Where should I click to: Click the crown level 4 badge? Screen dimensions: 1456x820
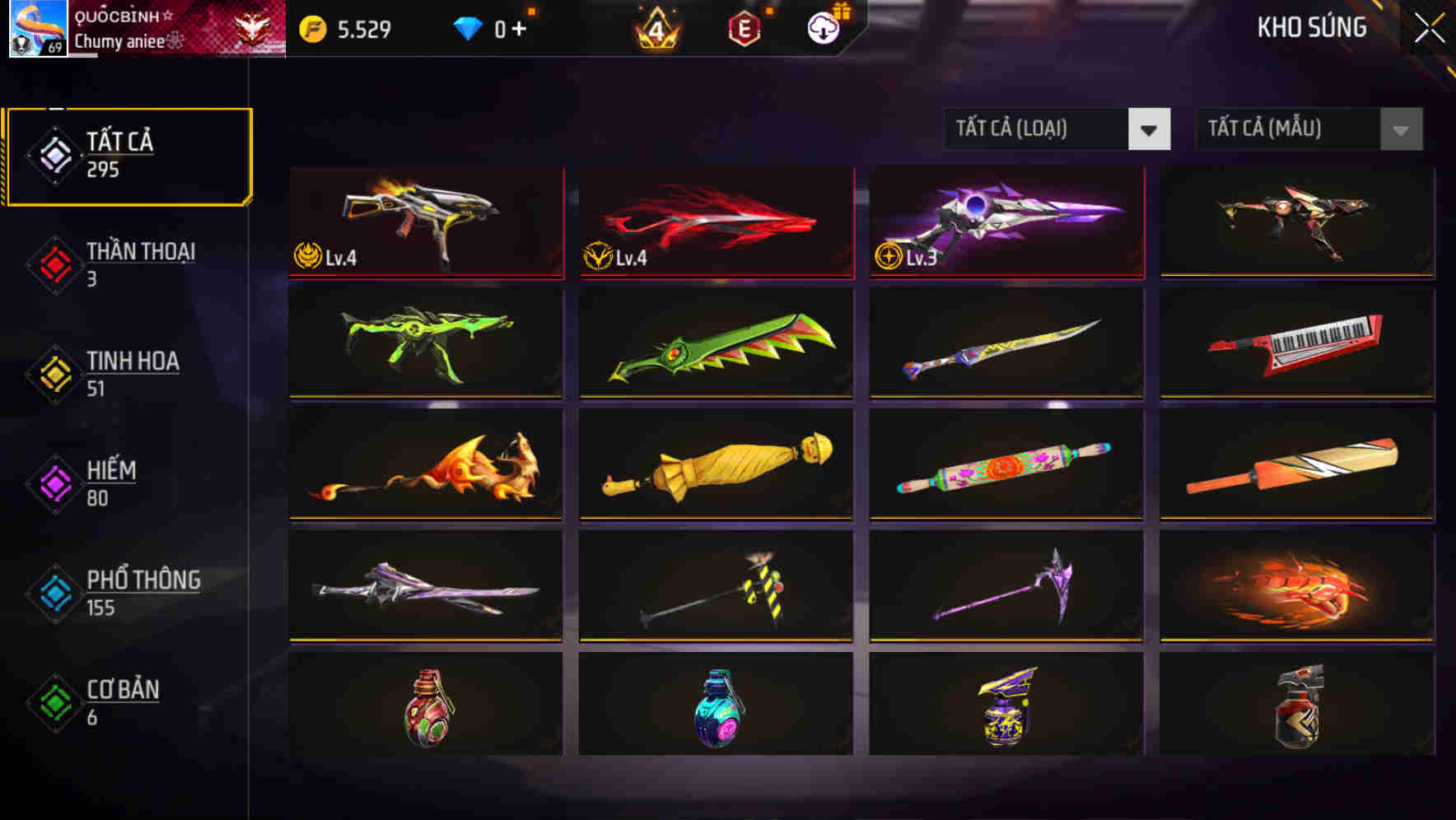tap(655, 27)
